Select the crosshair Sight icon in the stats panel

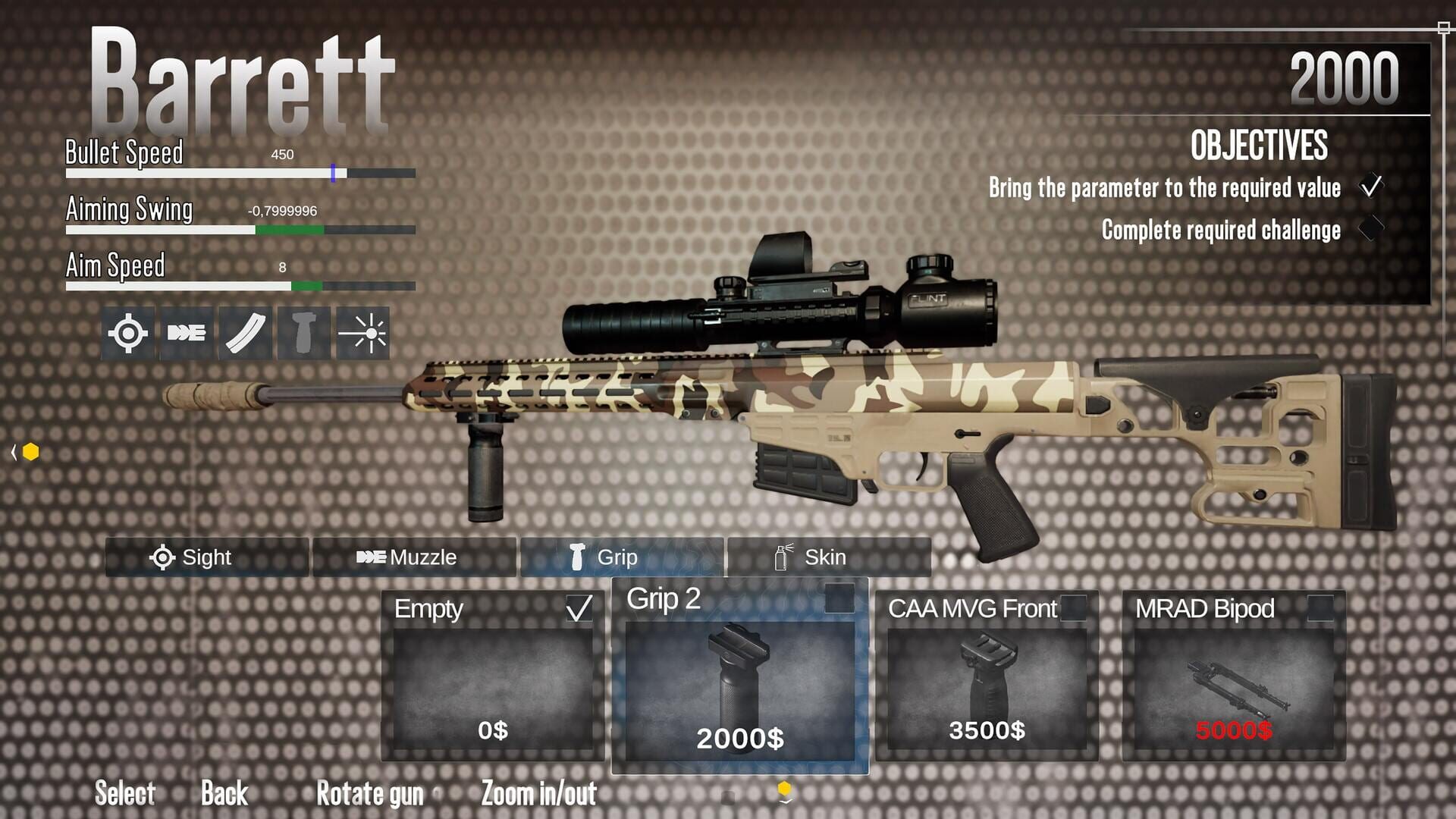click(x=129, y=330)
